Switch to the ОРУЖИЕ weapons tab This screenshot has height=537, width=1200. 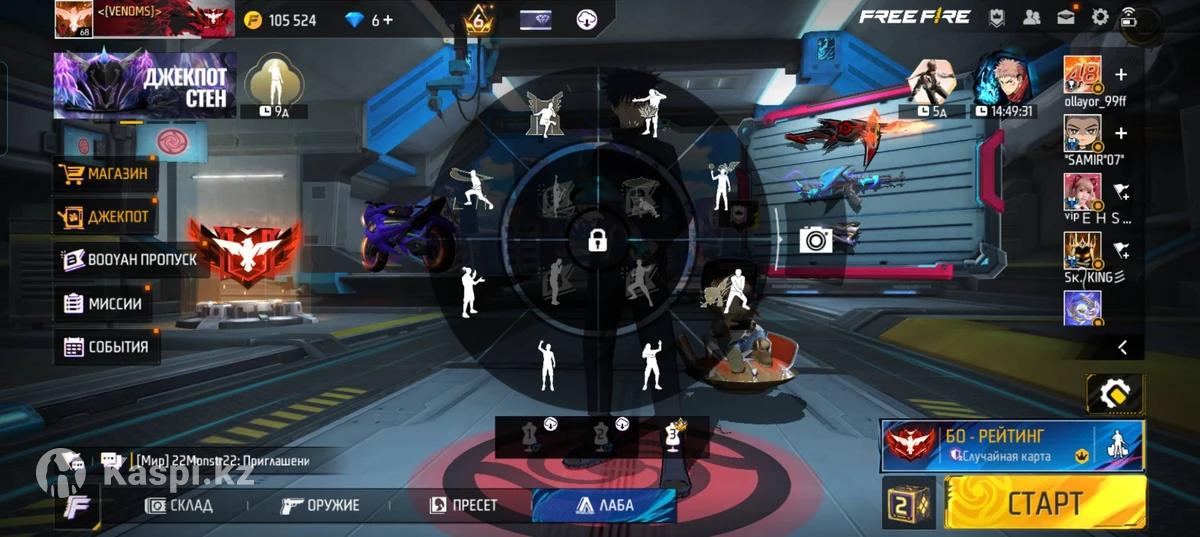[321, 505]
